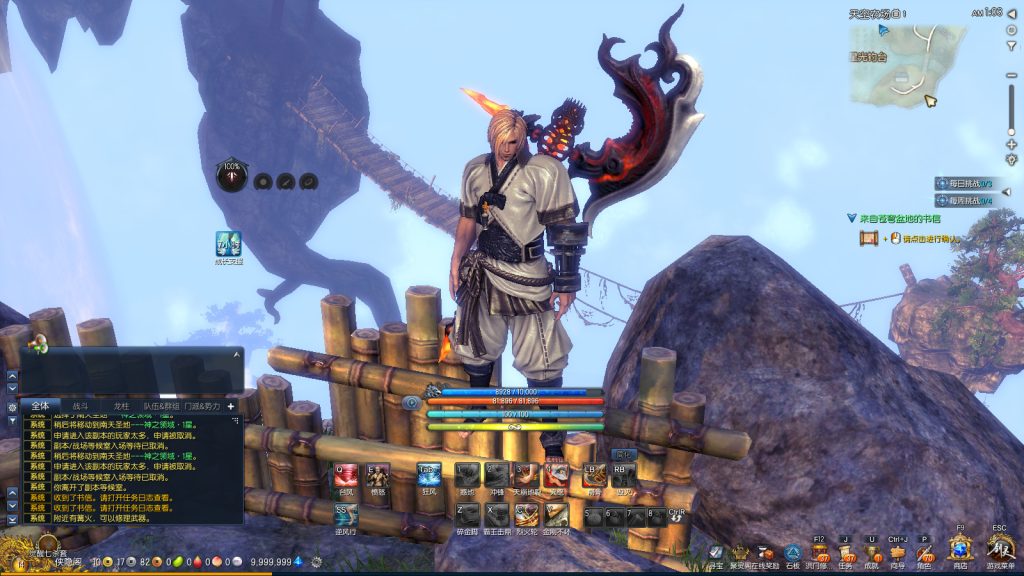This screenshot has width=1024, height=576.
Task: Add a new chat tab
Action: click(x=231, y=406)
